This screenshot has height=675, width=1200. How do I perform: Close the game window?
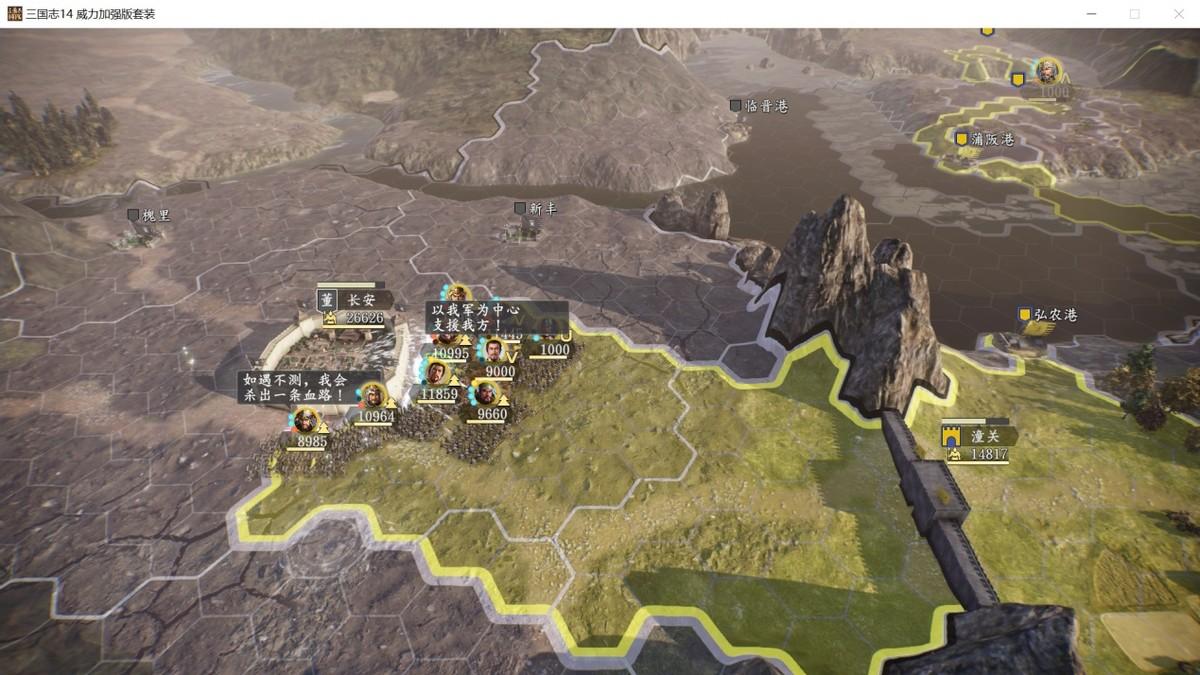[x=1179, y=14]
